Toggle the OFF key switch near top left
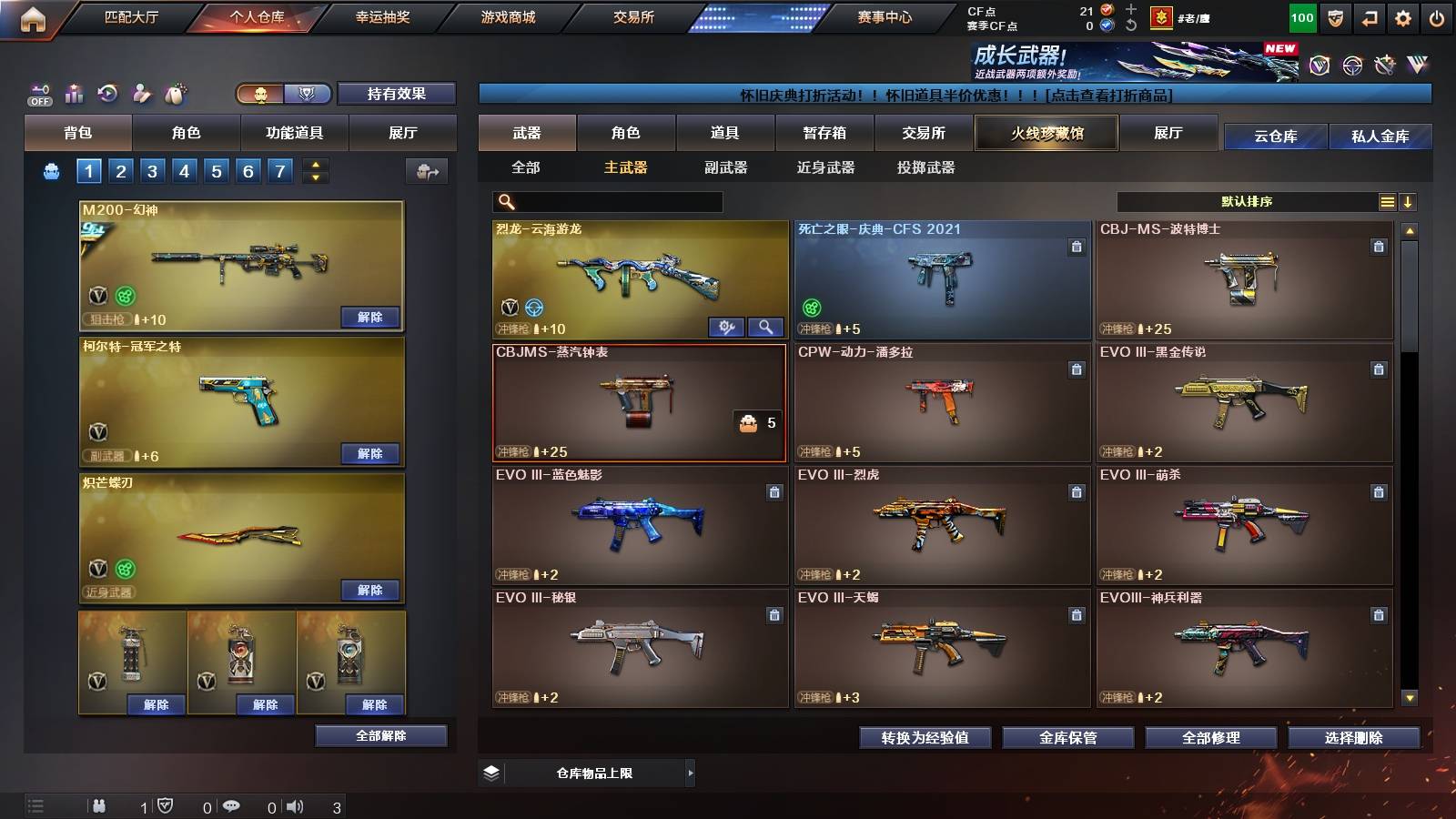Screen dimensions: 1456x819 pos(38,91)
